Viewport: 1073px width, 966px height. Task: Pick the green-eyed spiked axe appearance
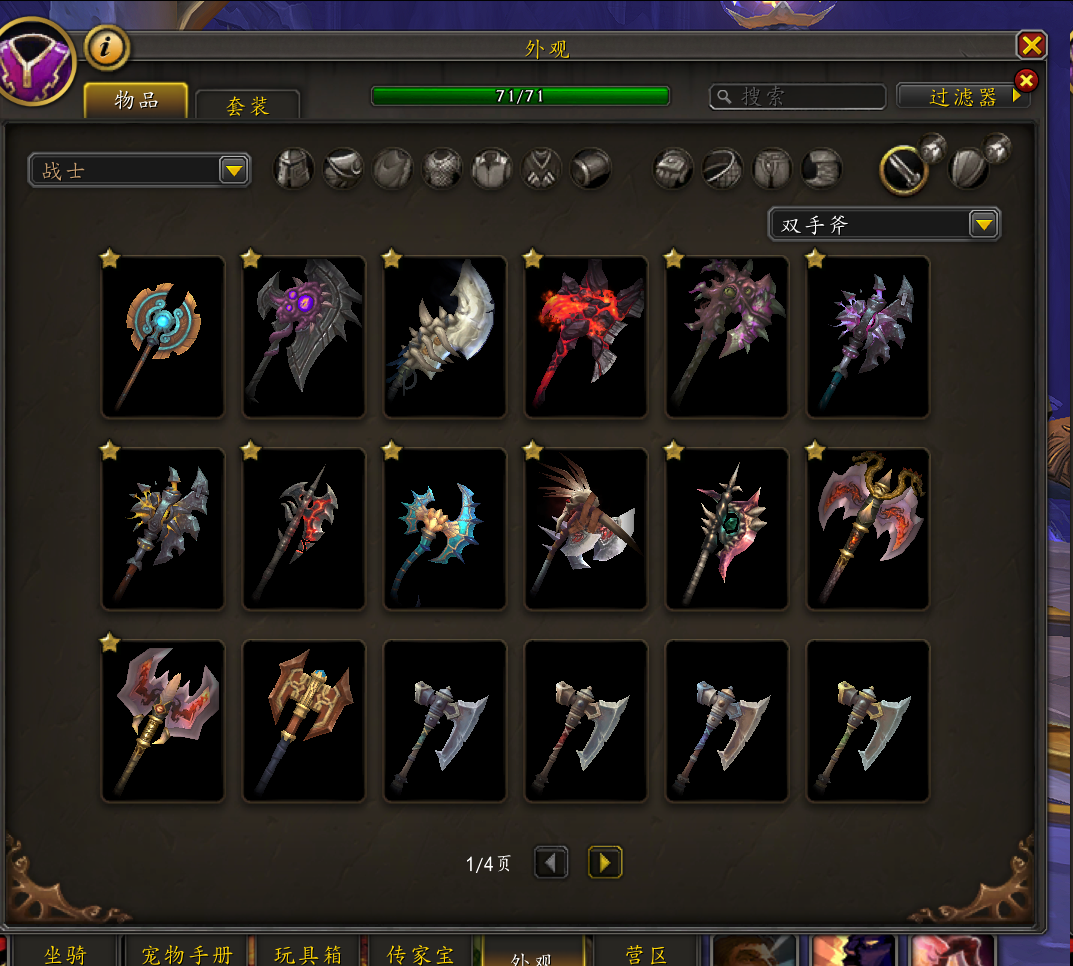click(727, 528)
